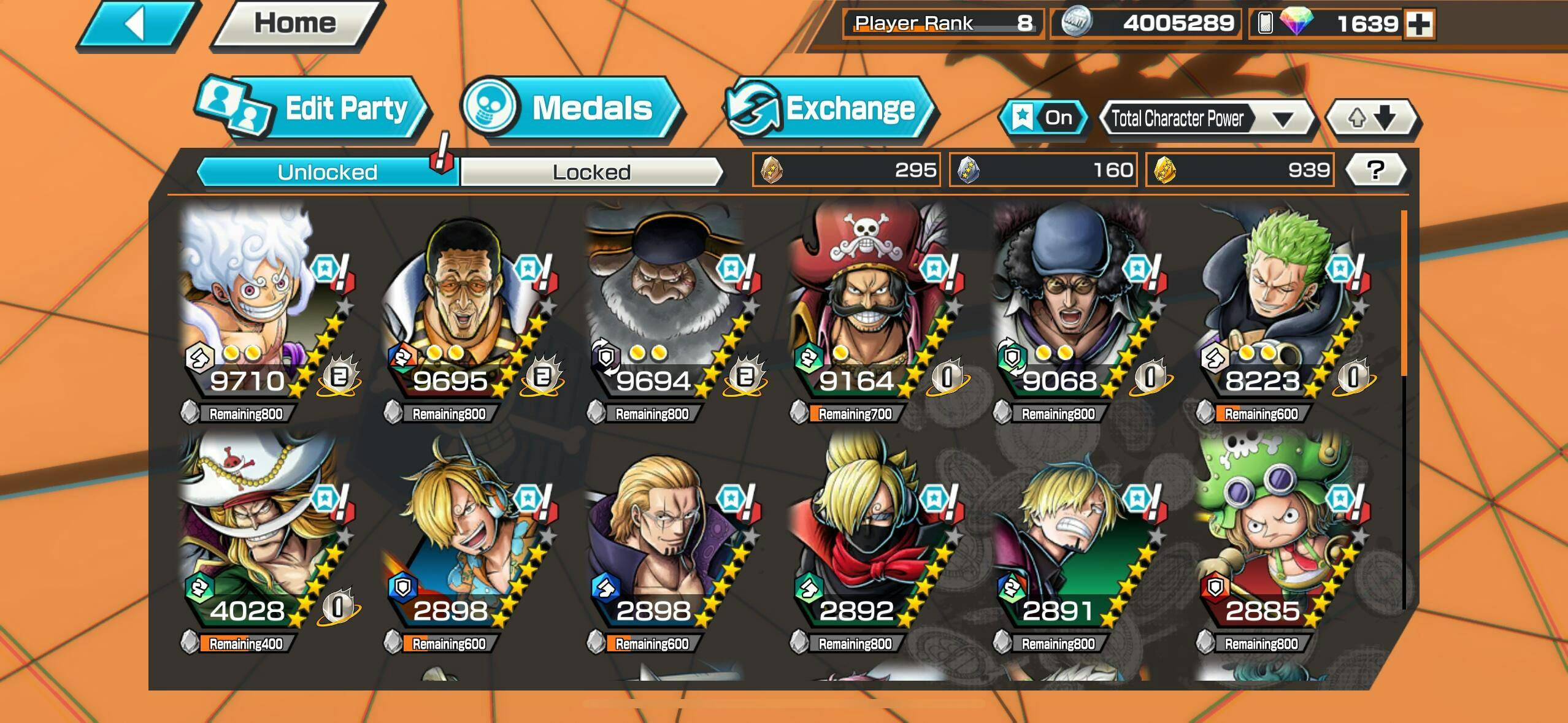Go back with the blue arrow button

tap(137, 25)
